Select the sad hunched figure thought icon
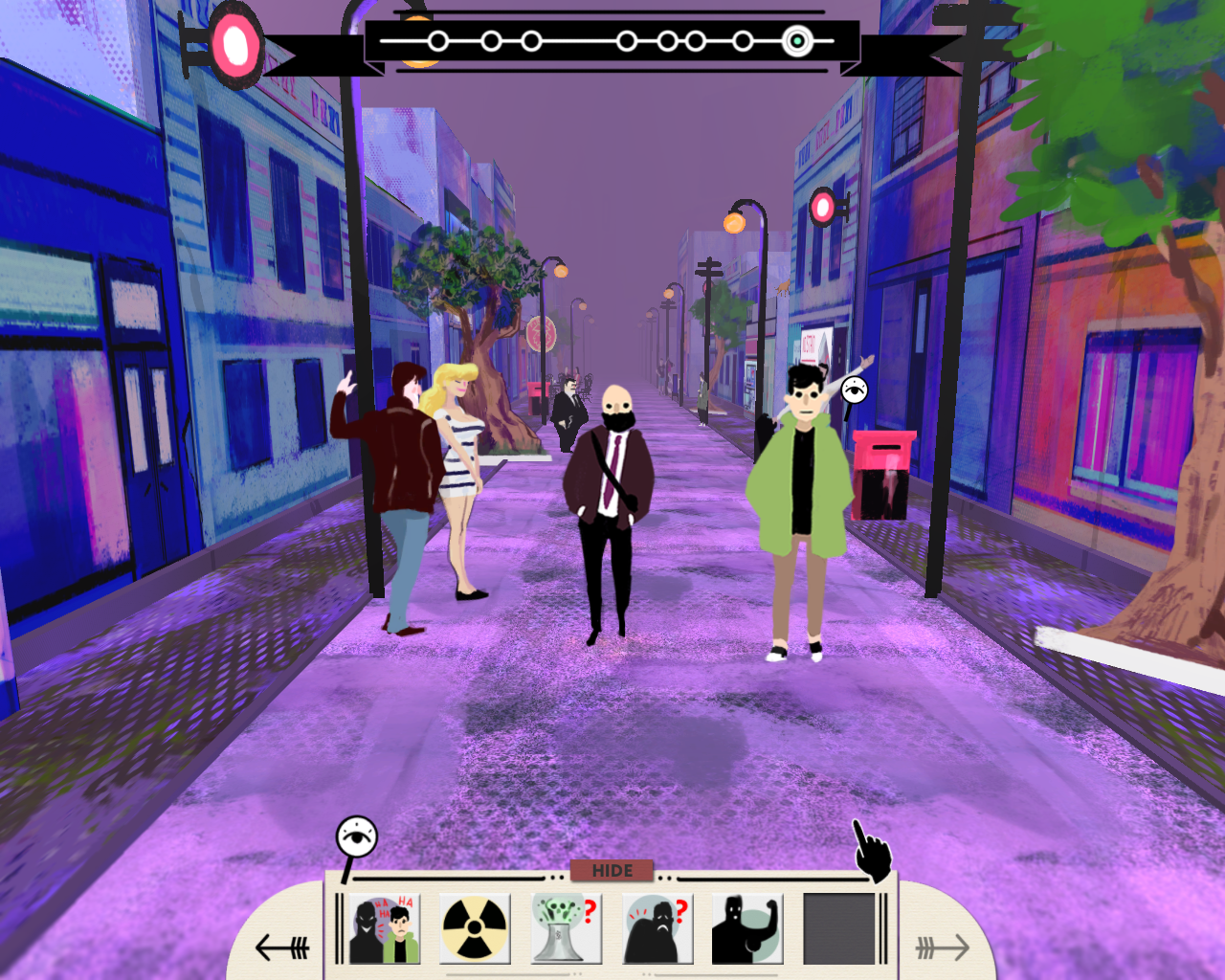 pos(659,926)
